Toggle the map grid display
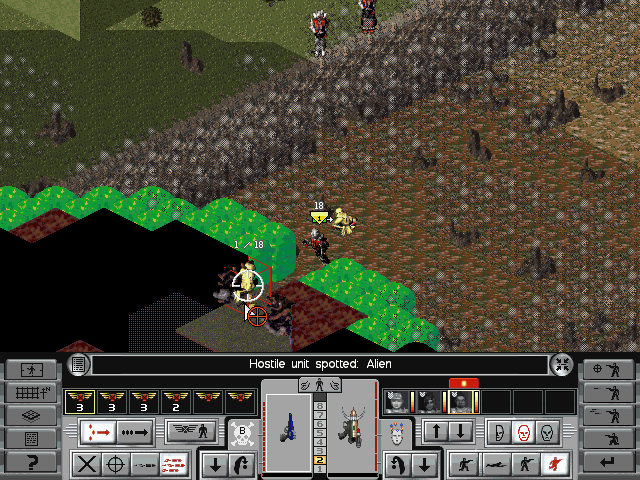The height and width of the screenshot is (480, 640). tap(30, 392)
